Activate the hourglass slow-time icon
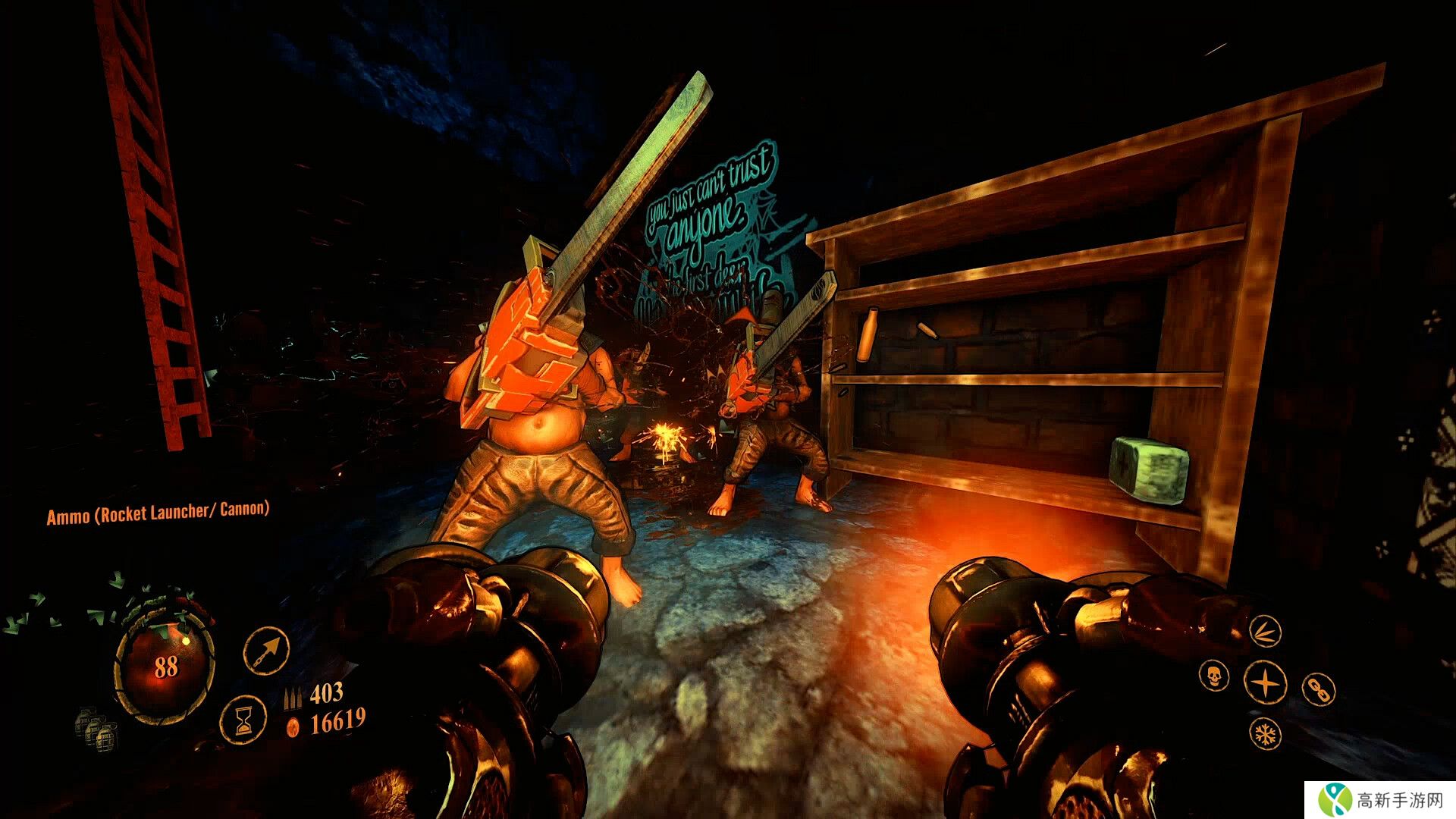This screenshot has width=1456, height=819. click(243, 718)
